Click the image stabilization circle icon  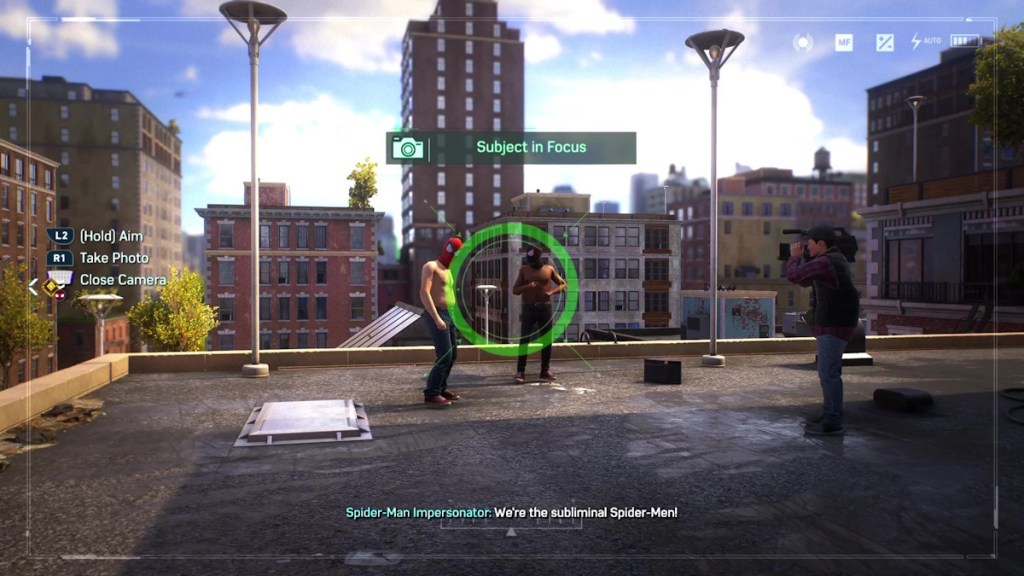point(803,42)
